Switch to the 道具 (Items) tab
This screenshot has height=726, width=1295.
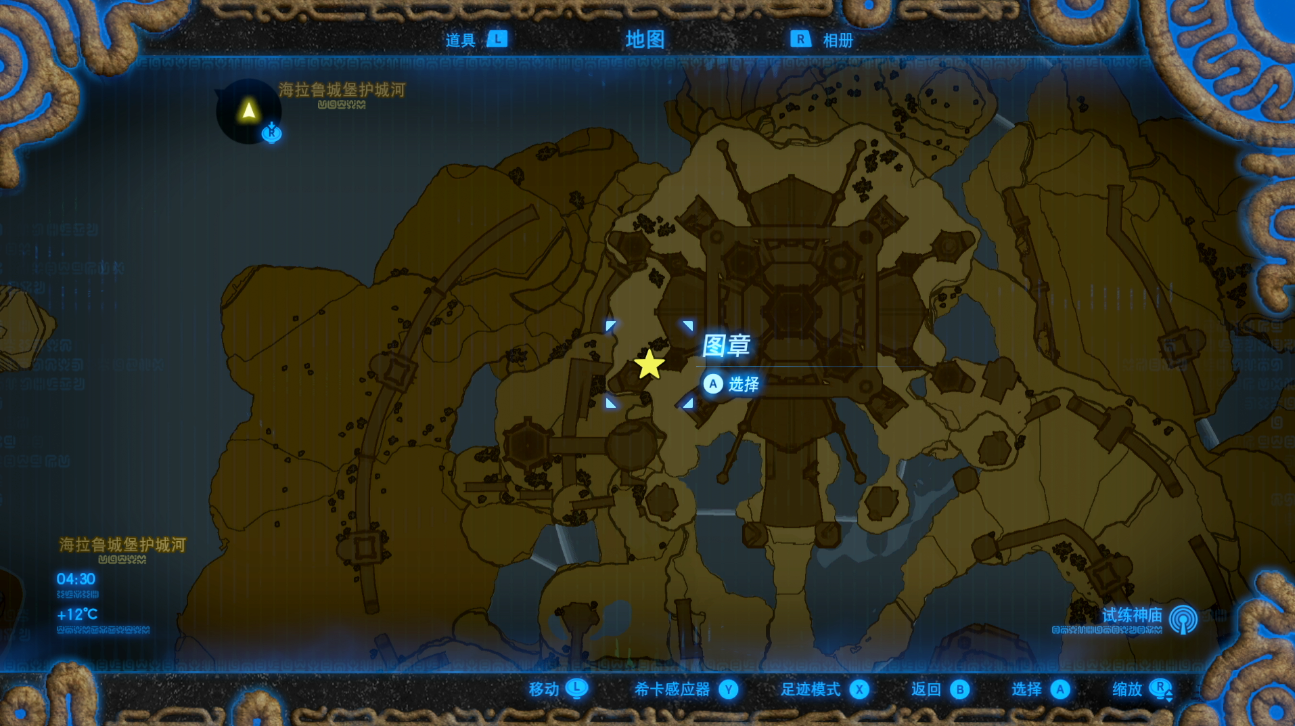462,40
